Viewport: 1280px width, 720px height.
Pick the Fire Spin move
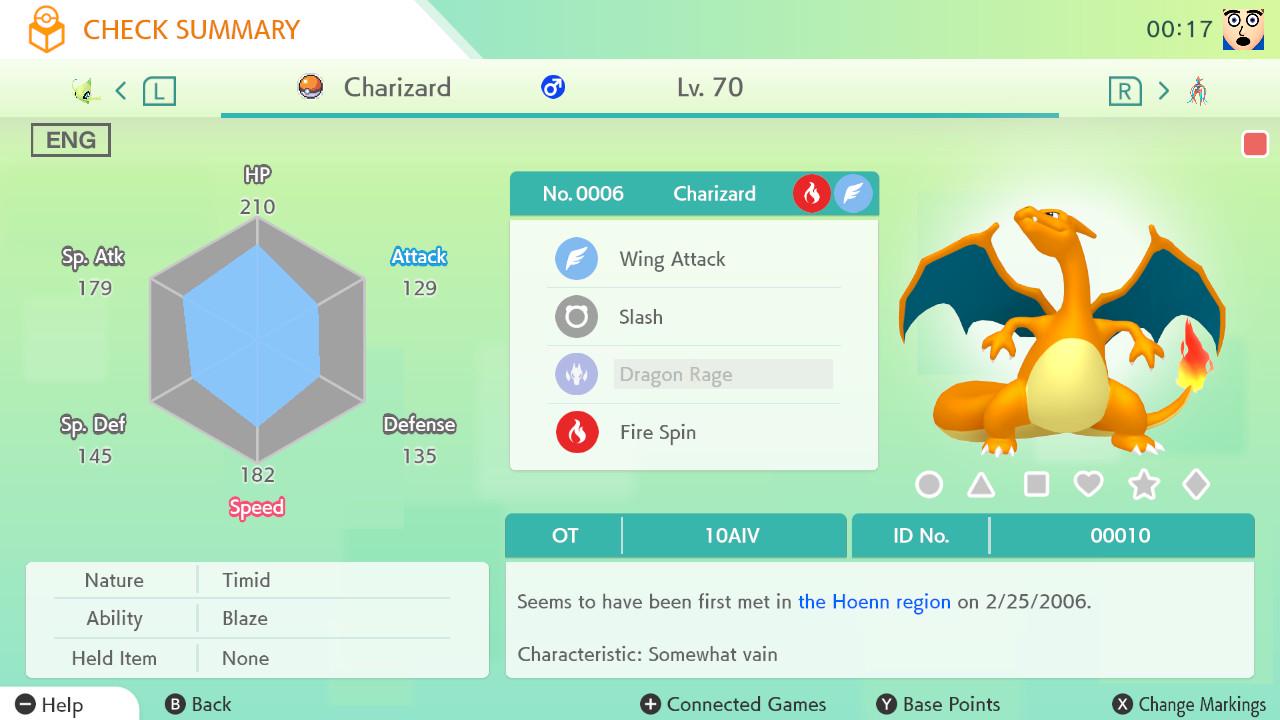657,432
